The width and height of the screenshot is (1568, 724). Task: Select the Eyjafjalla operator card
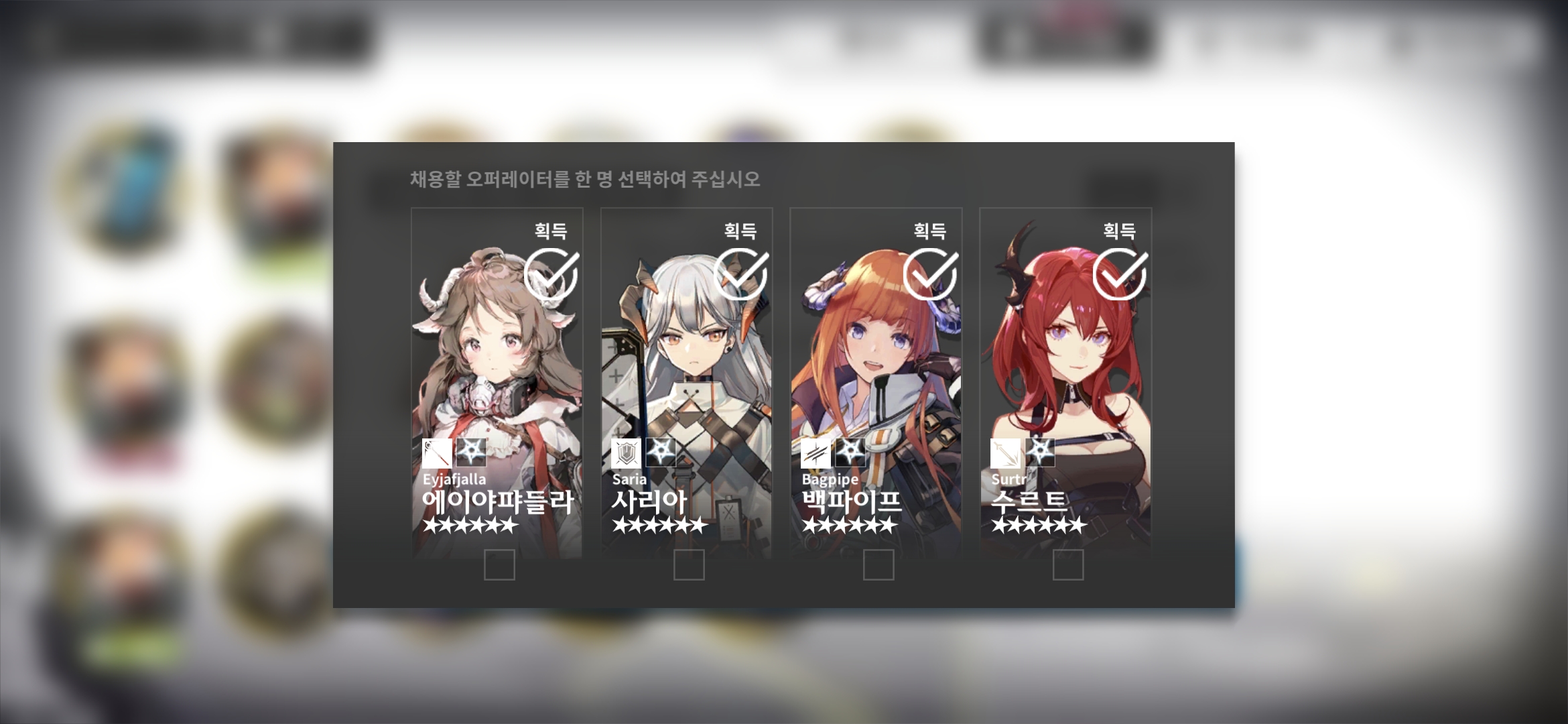coord(497,382)
